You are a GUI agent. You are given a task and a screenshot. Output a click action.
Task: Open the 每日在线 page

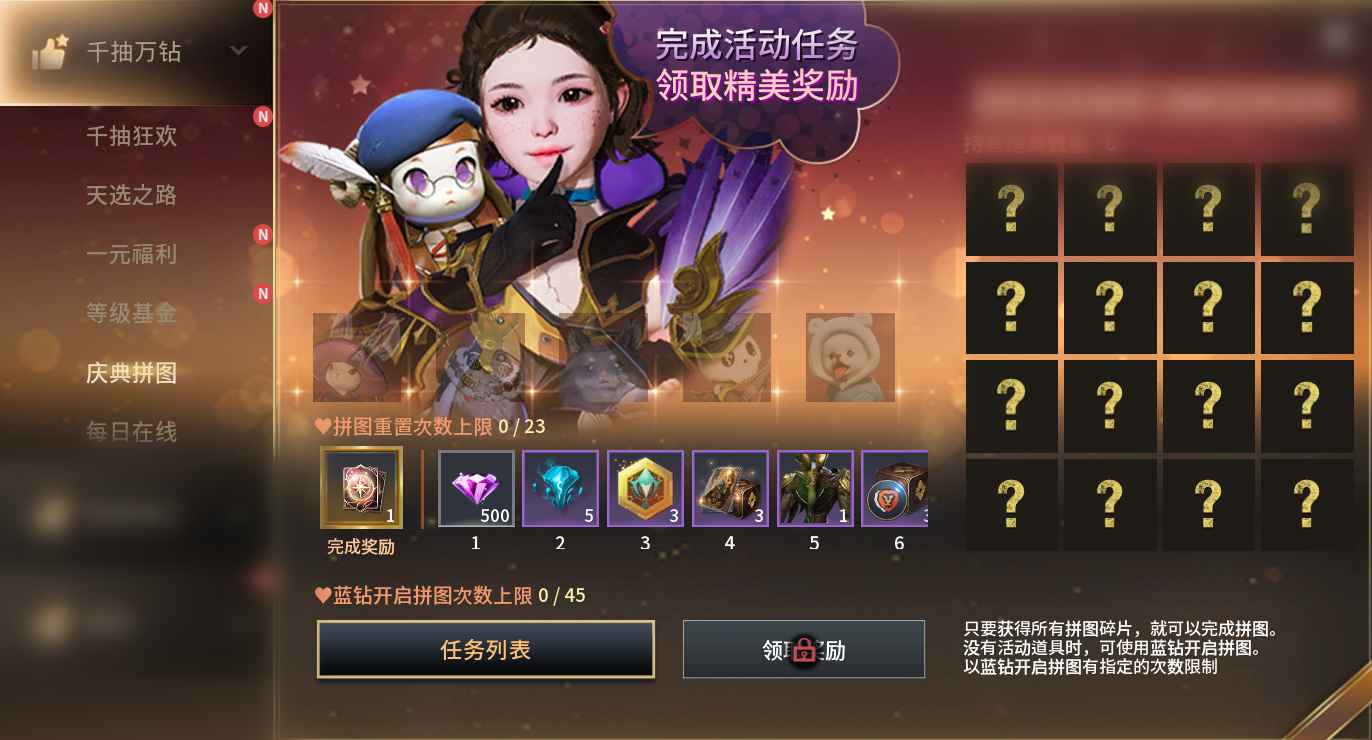click(140, 432)
